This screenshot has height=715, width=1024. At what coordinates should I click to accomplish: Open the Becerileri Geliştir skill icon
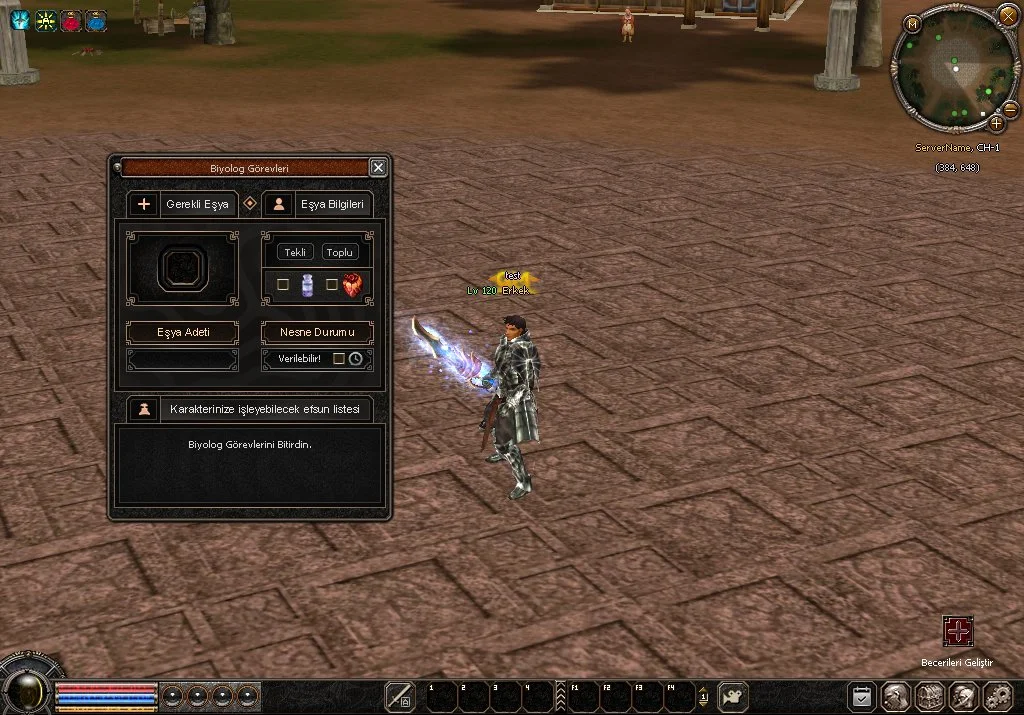(958, 631)
